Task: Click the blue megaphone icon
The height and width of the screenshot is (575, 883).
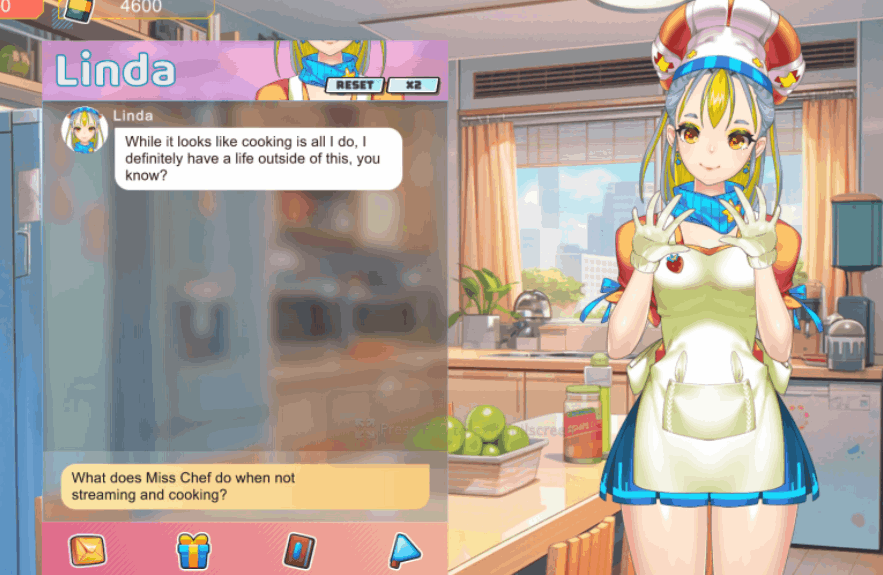Action: point(405,549)
